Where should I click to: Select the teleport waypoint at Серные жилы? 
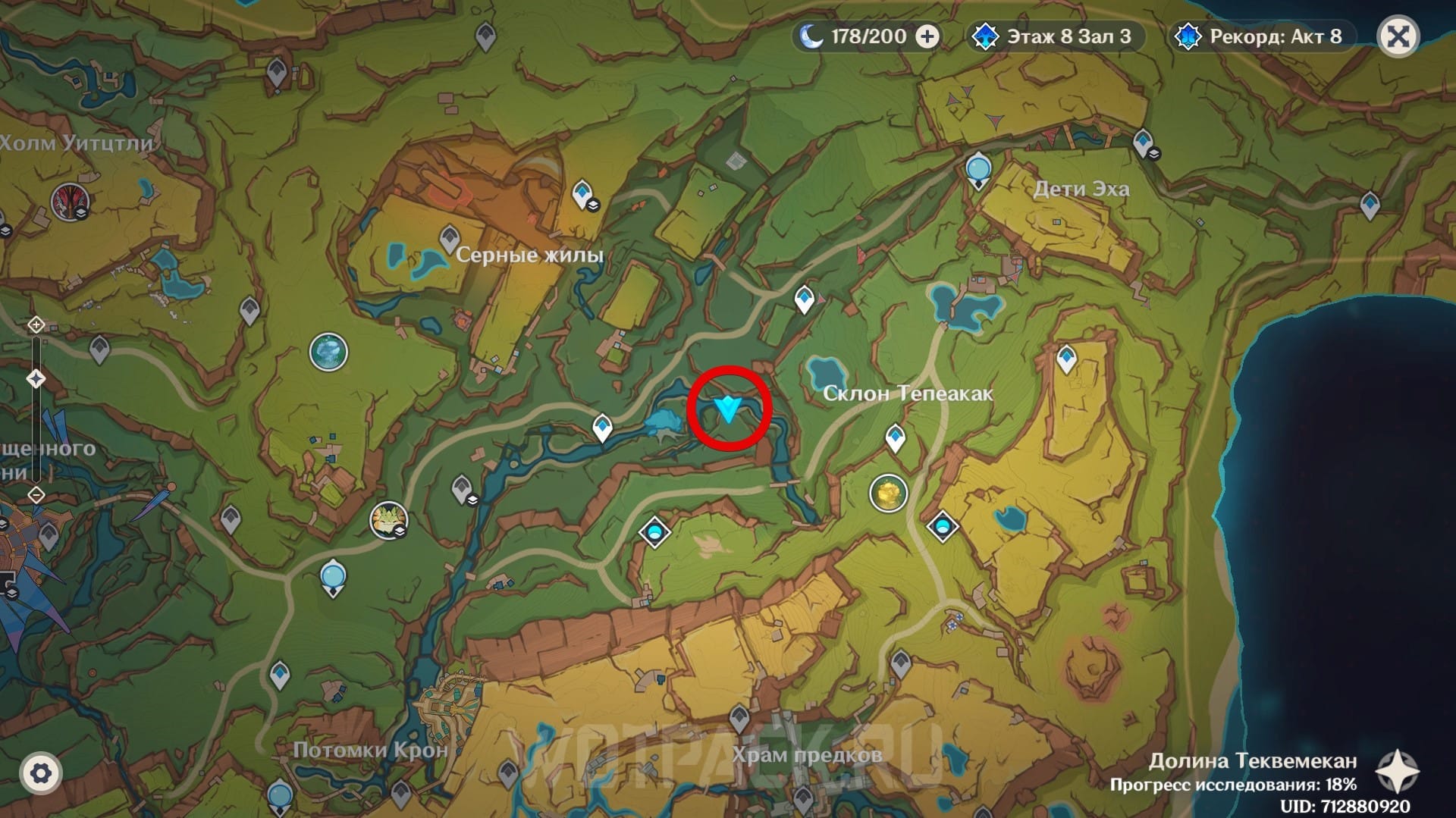pyautogui.click(x=450, y=238)
